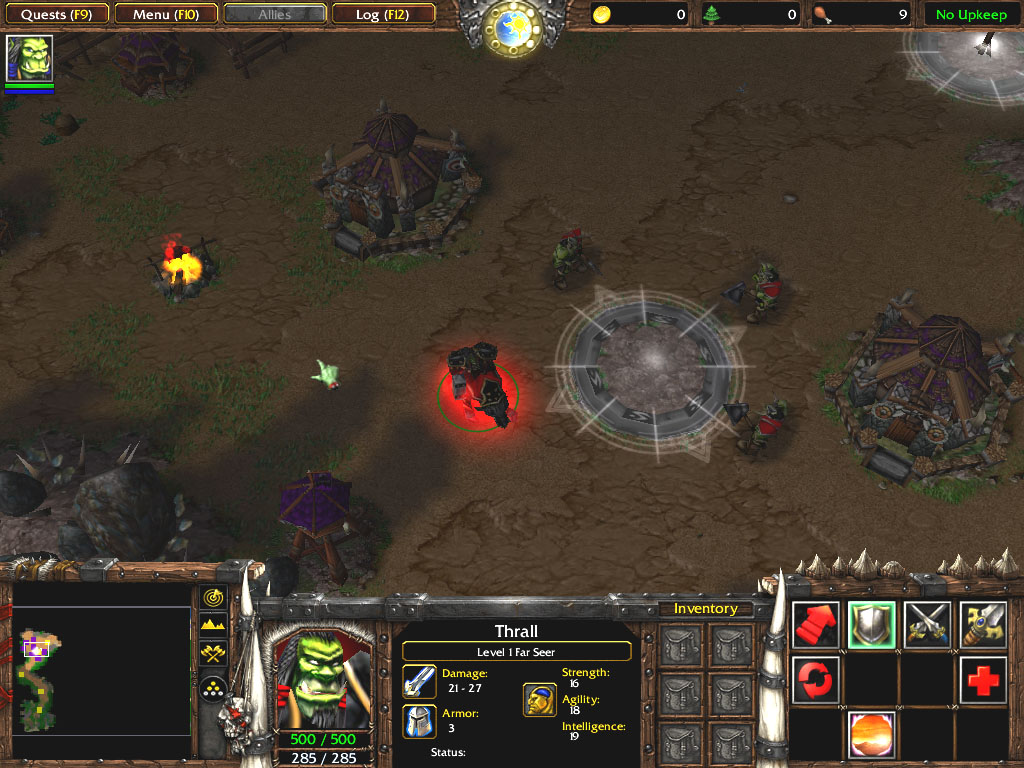Choose the highlighted shield command
Viewport: 1024px width, 768px height.
click(871, 625)
